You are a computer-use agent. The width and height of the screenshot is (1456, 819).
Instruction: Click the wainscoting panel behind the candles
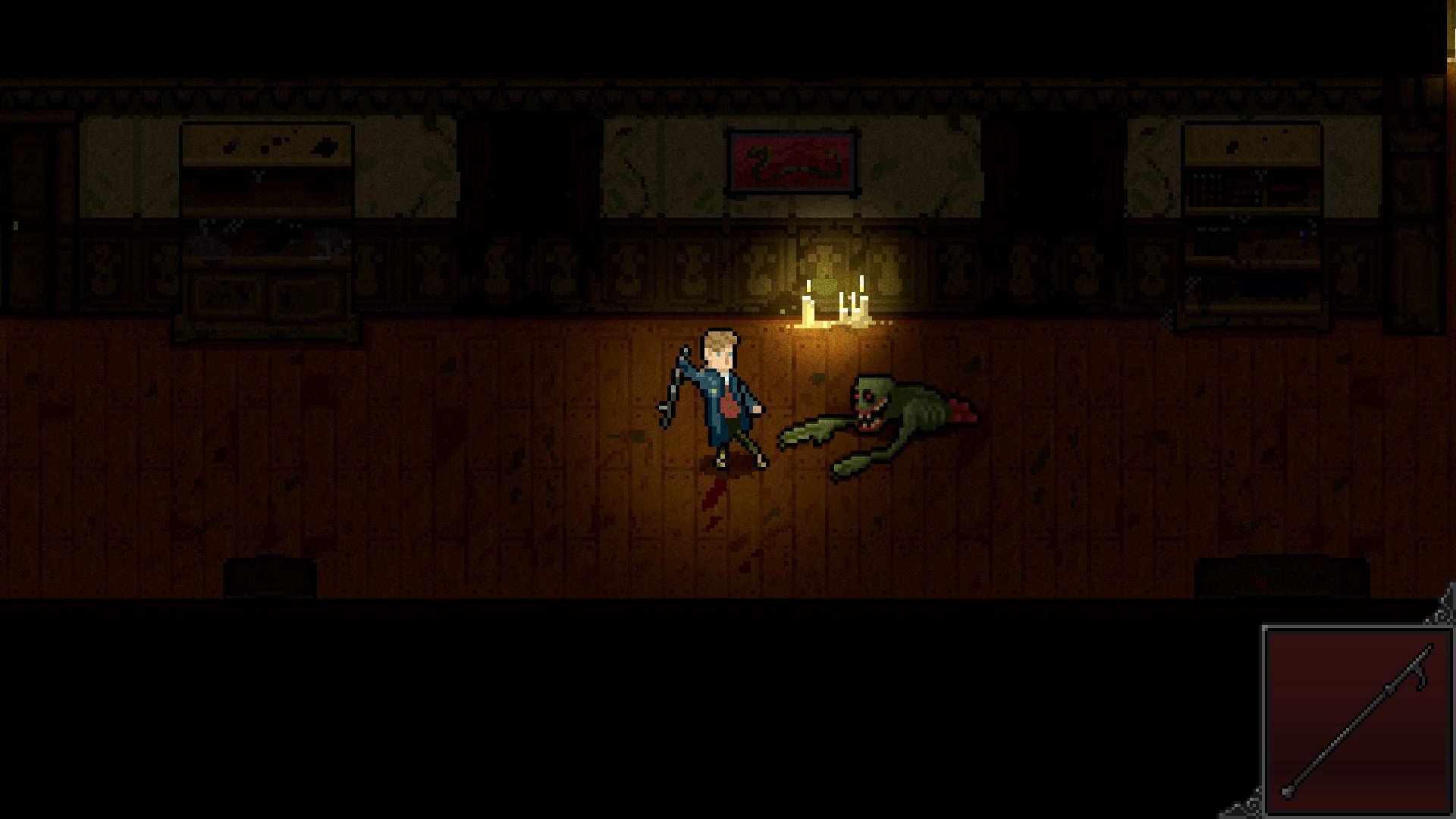click(x=834, y=258)
